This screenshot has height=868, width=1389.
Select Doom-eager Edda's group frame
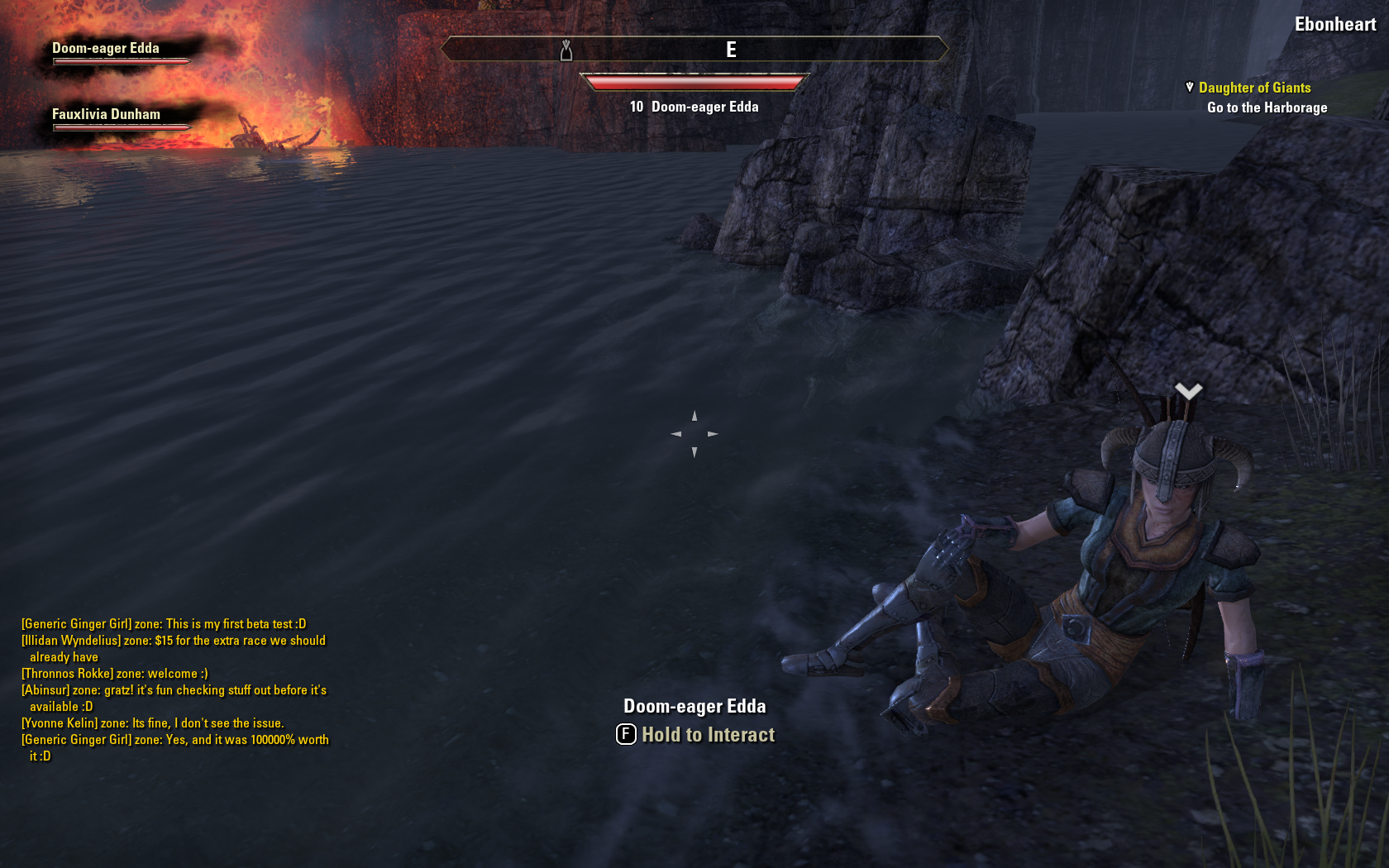point(106,49)
